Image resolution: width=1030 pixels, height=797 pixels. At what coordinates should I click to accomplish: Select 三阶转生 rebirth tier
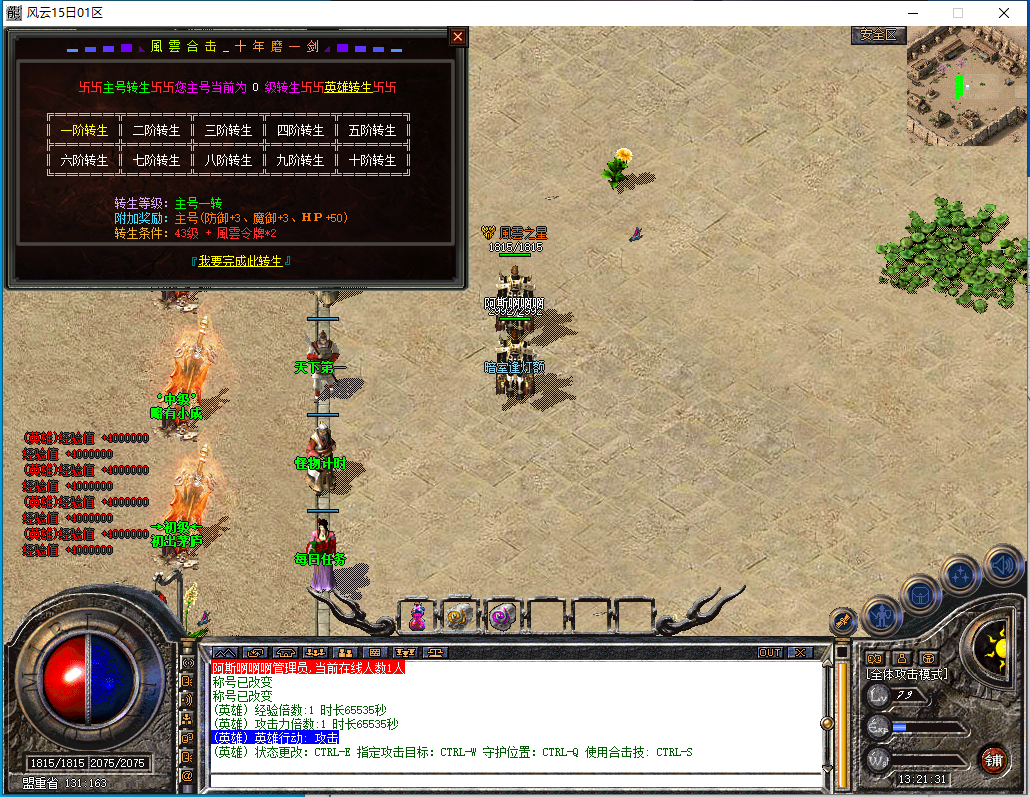pyautogui.click(x=228, y=130)
